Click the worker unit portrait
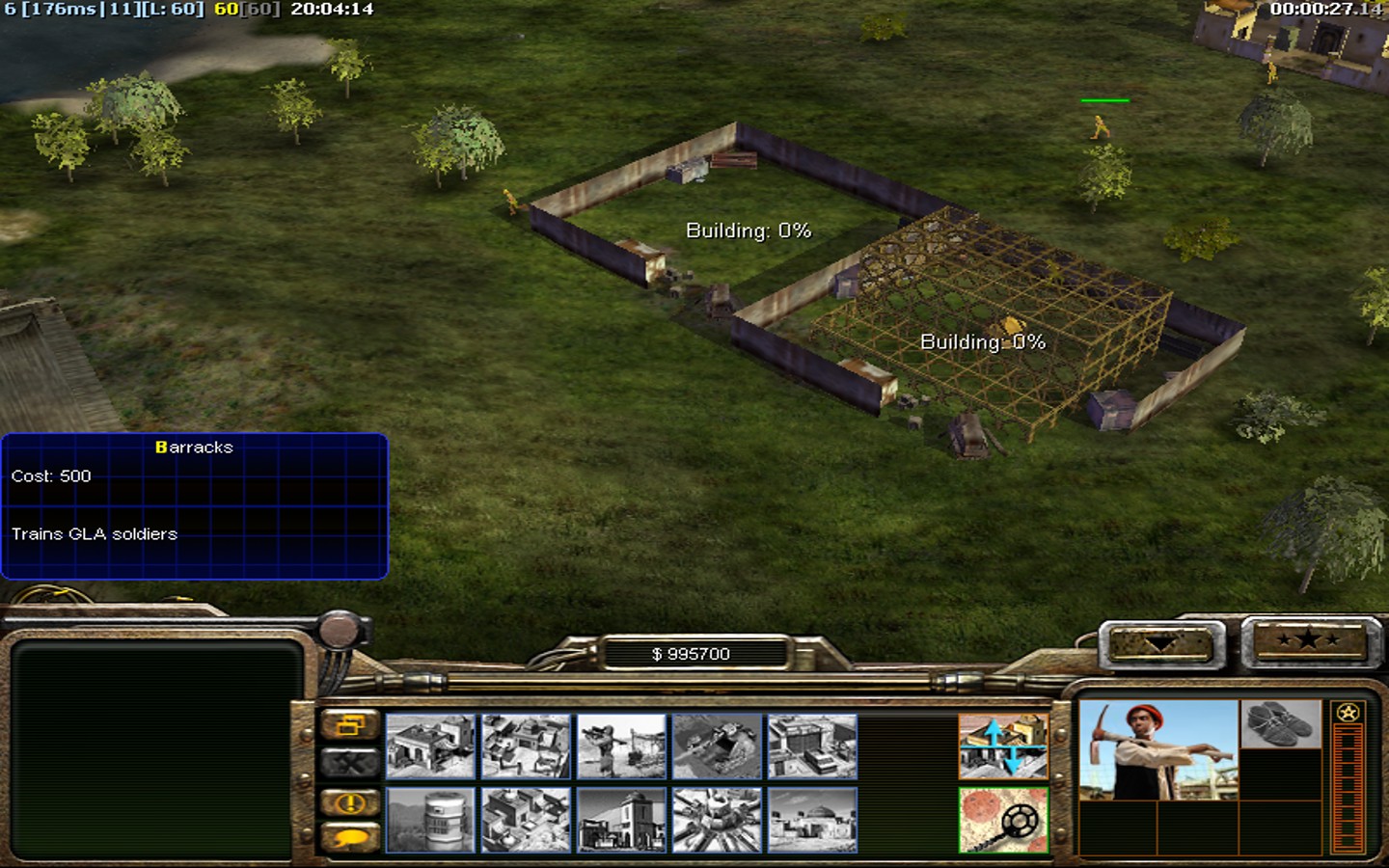The width and height of the screenshot is (1389, 868). pyautogui.click(x=1157, y=749)
